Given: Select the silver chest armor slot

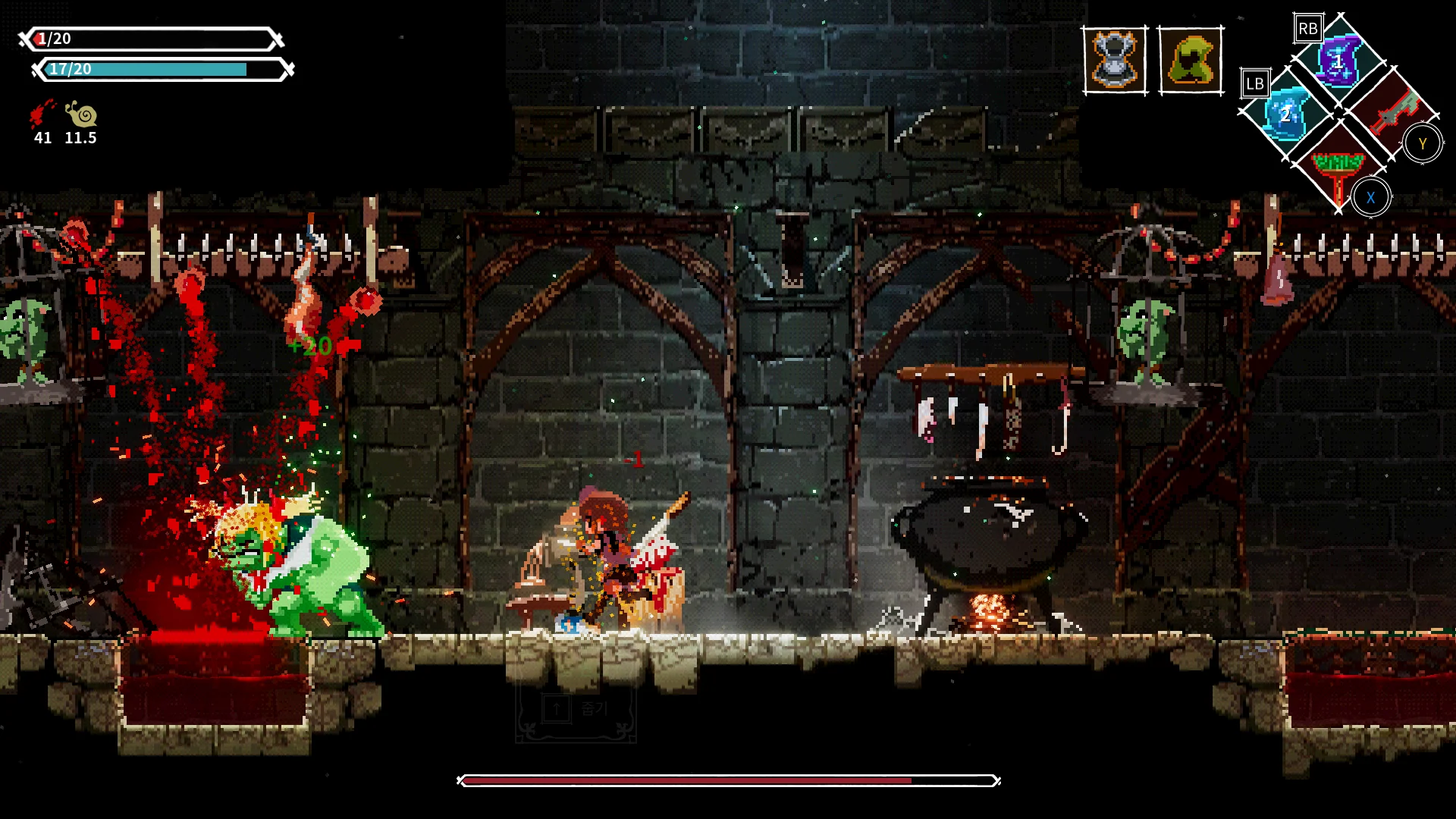Looking at the screenshot, I should coord(1114,61).
